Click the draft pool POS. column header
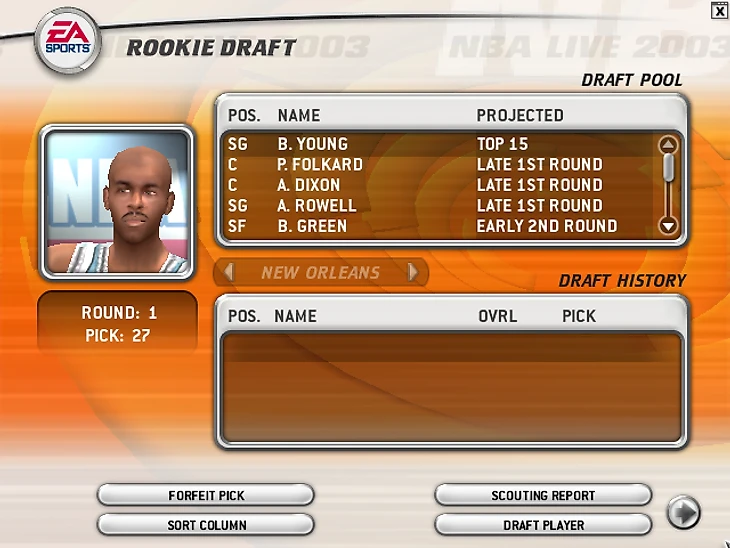Screen dimensions: 730x548 pos(244,115)
